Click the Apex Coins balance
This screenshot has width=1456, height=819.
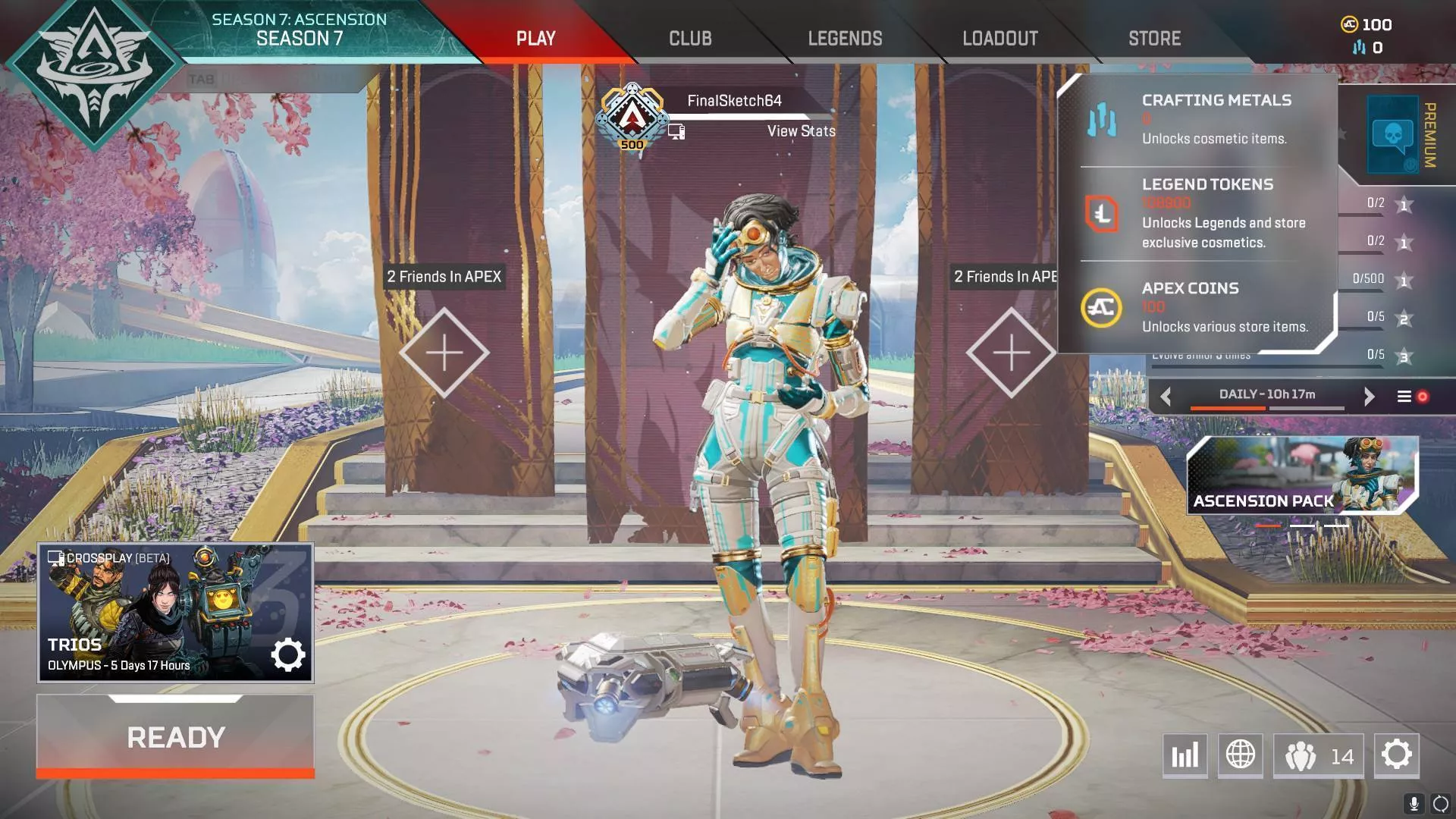[x=1367, y=25]
